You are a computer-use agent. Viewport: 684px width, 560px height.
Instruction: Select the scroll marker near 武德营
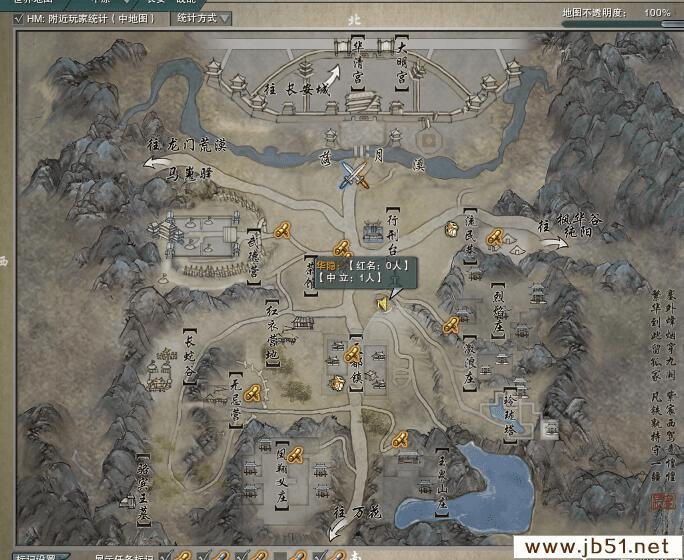[283, 231]
